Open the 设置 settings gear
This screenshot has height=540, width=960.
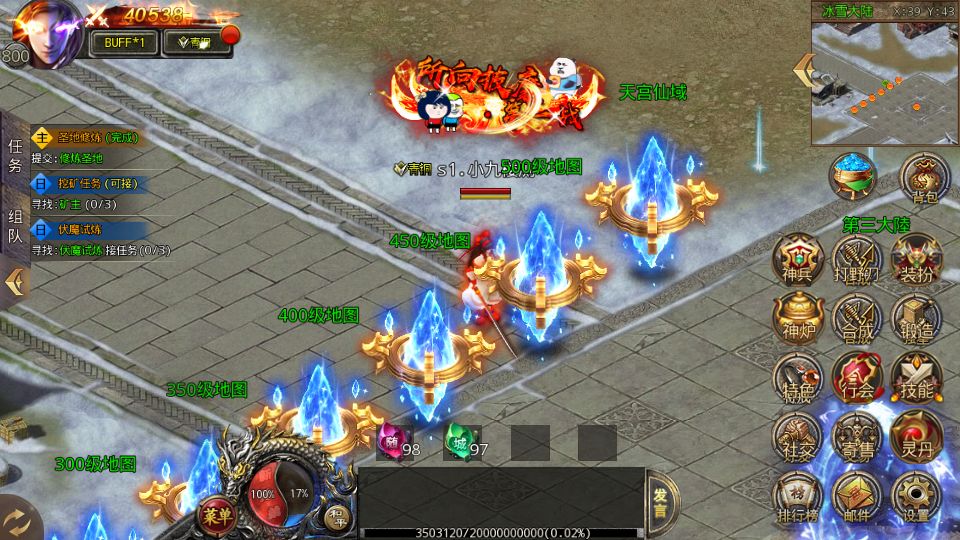tap(915, 496)
